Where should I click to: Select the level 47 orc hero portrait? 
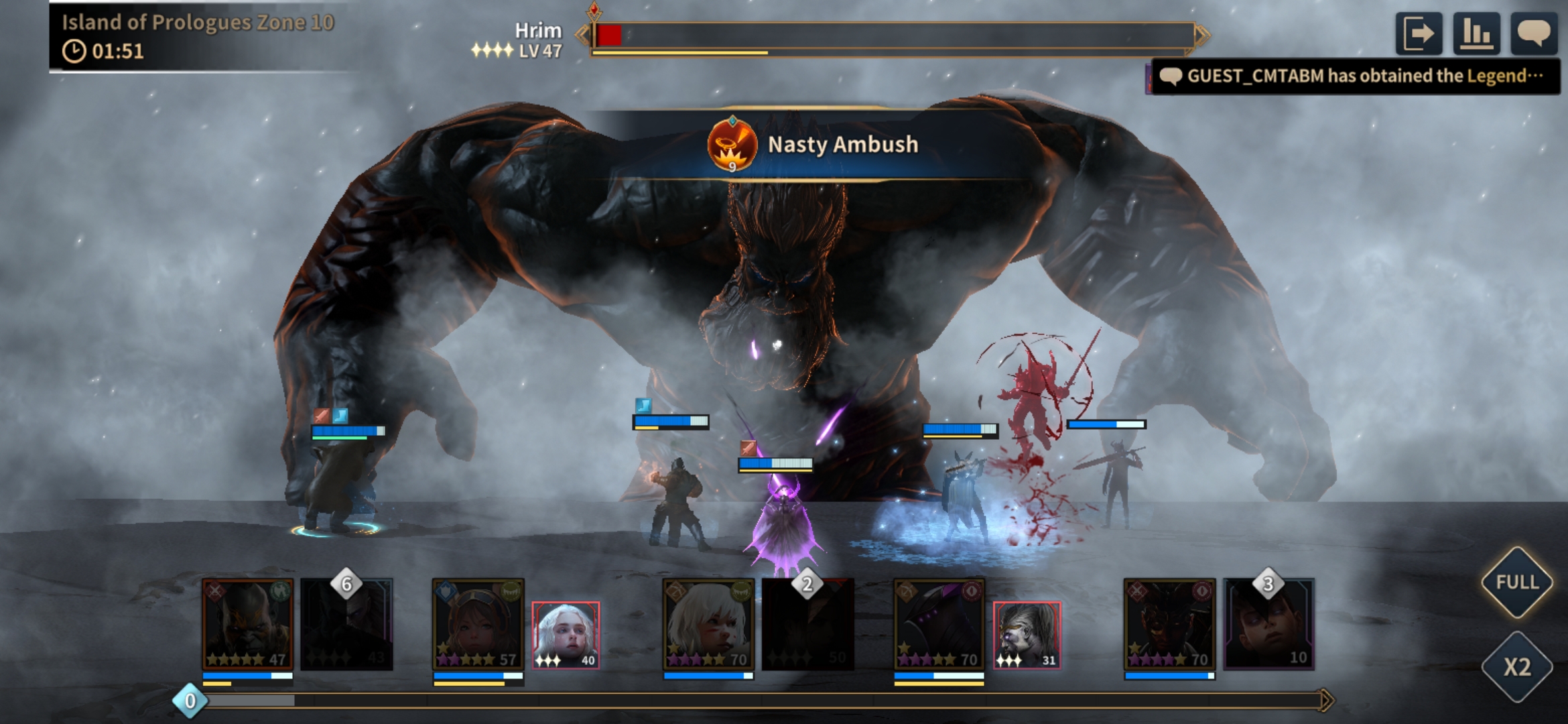[x=248, y=625]
